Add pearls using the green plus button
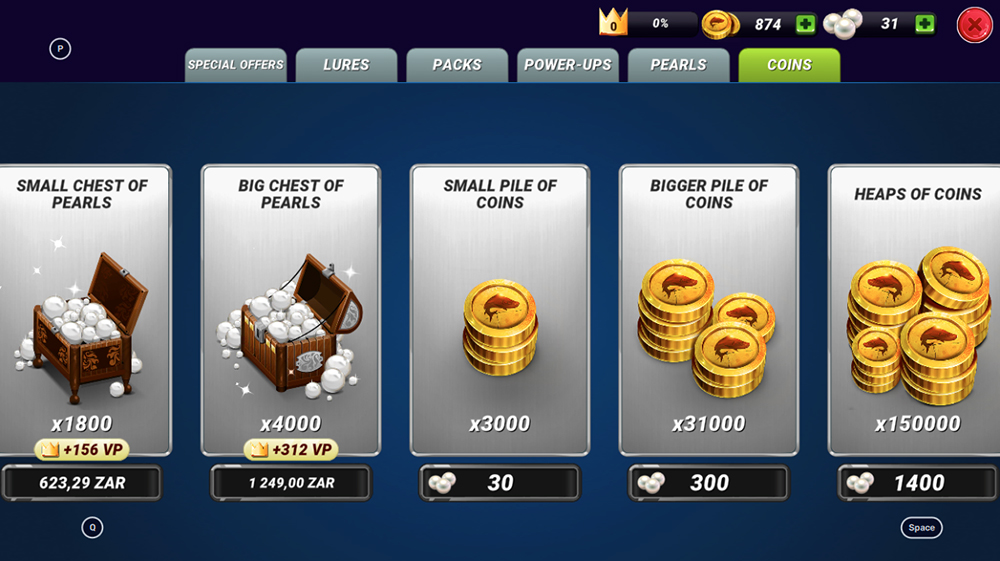 tap(925, 25)
